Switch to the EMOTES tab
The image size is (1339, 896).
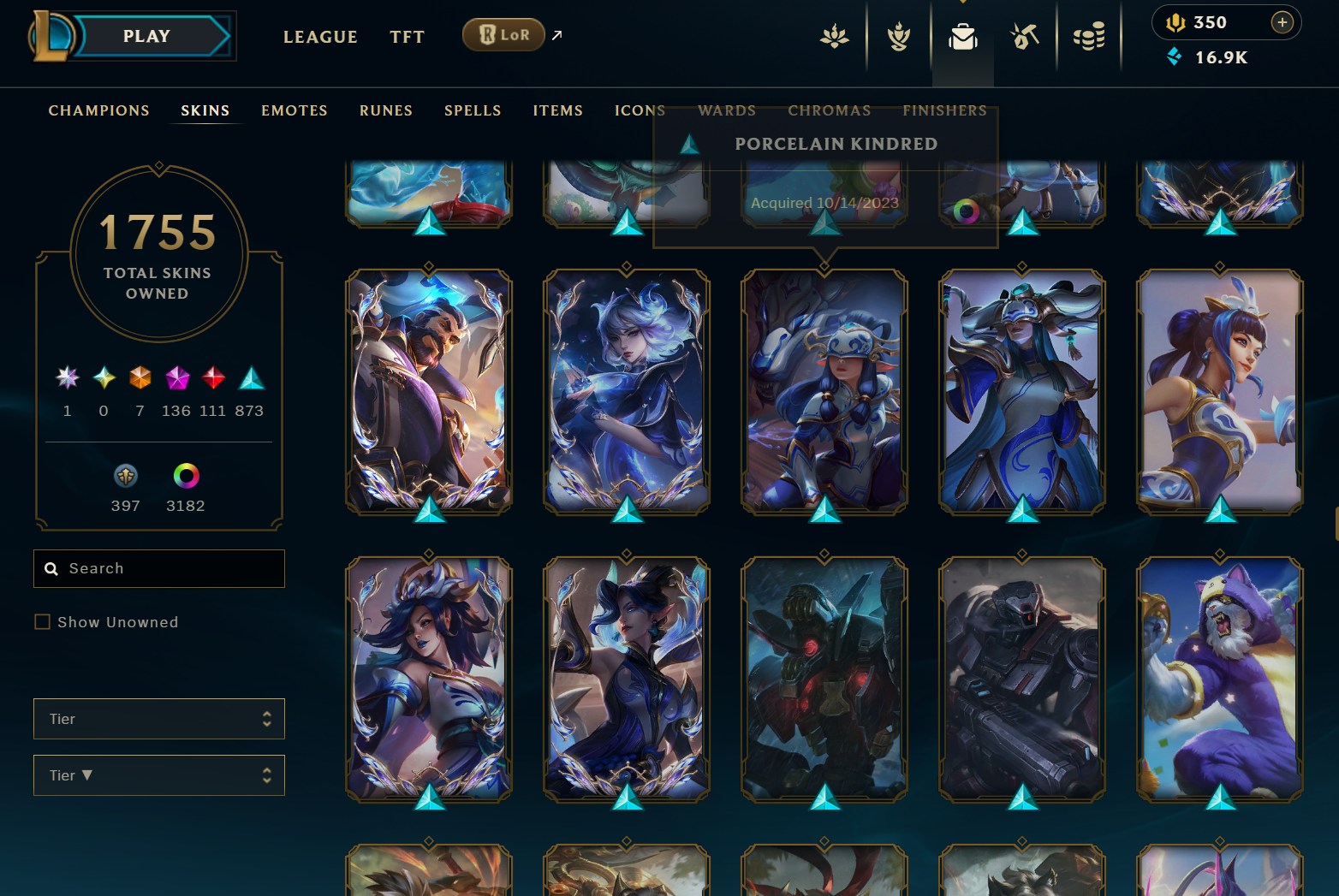click(x=295, y=110)
